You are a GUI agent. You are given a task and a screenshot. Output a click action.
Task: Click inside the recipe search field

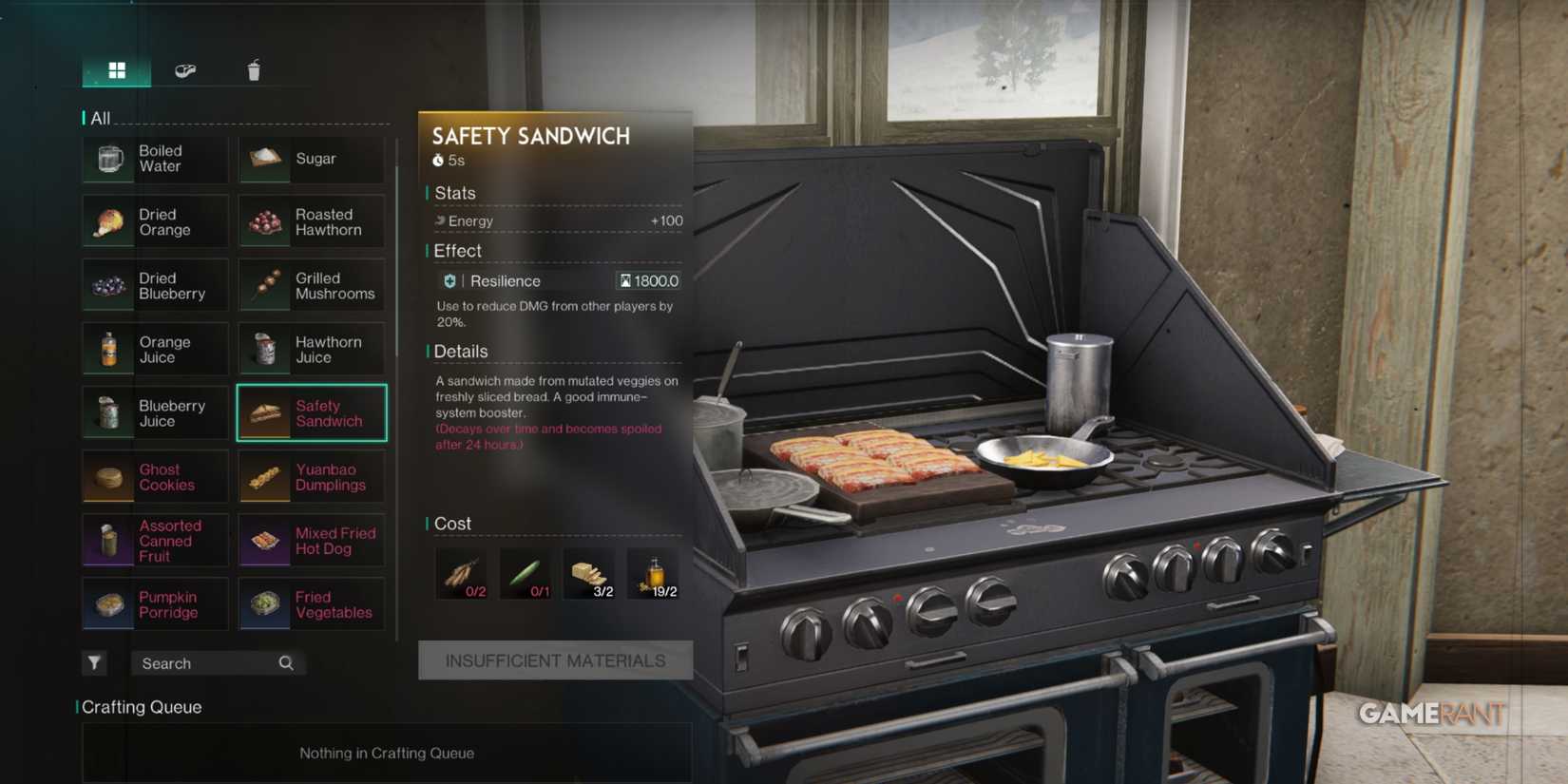[x=200, y=662]
